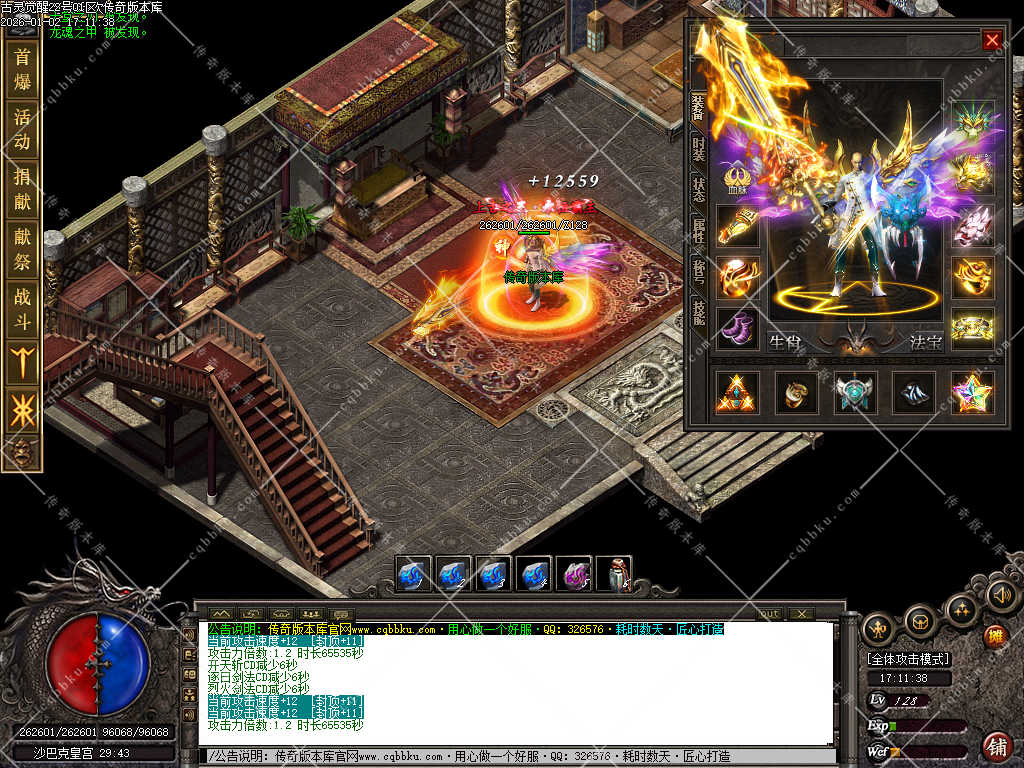The image size is (1024, 768).
Task: Open the 首爆 first-drop menu
Action: coord(22,69)
